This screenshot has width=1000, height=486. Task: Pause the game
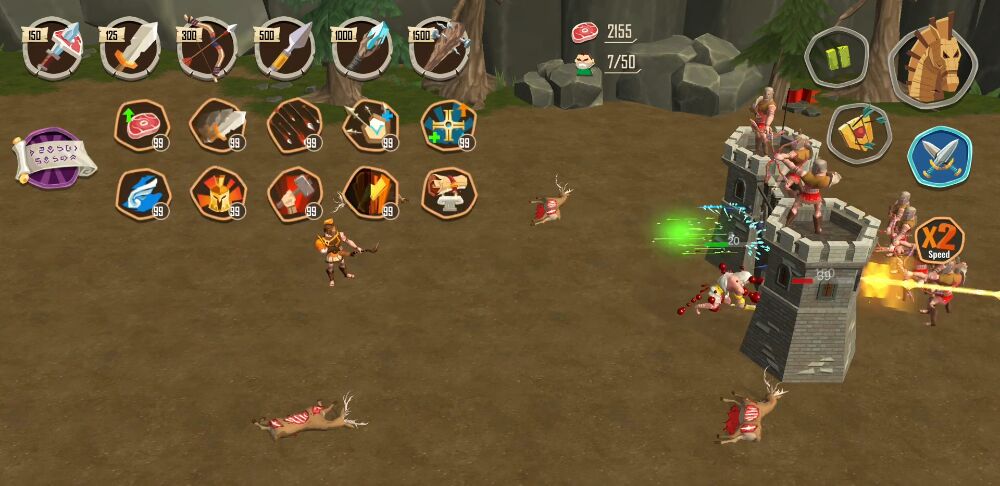coord(838,56)
